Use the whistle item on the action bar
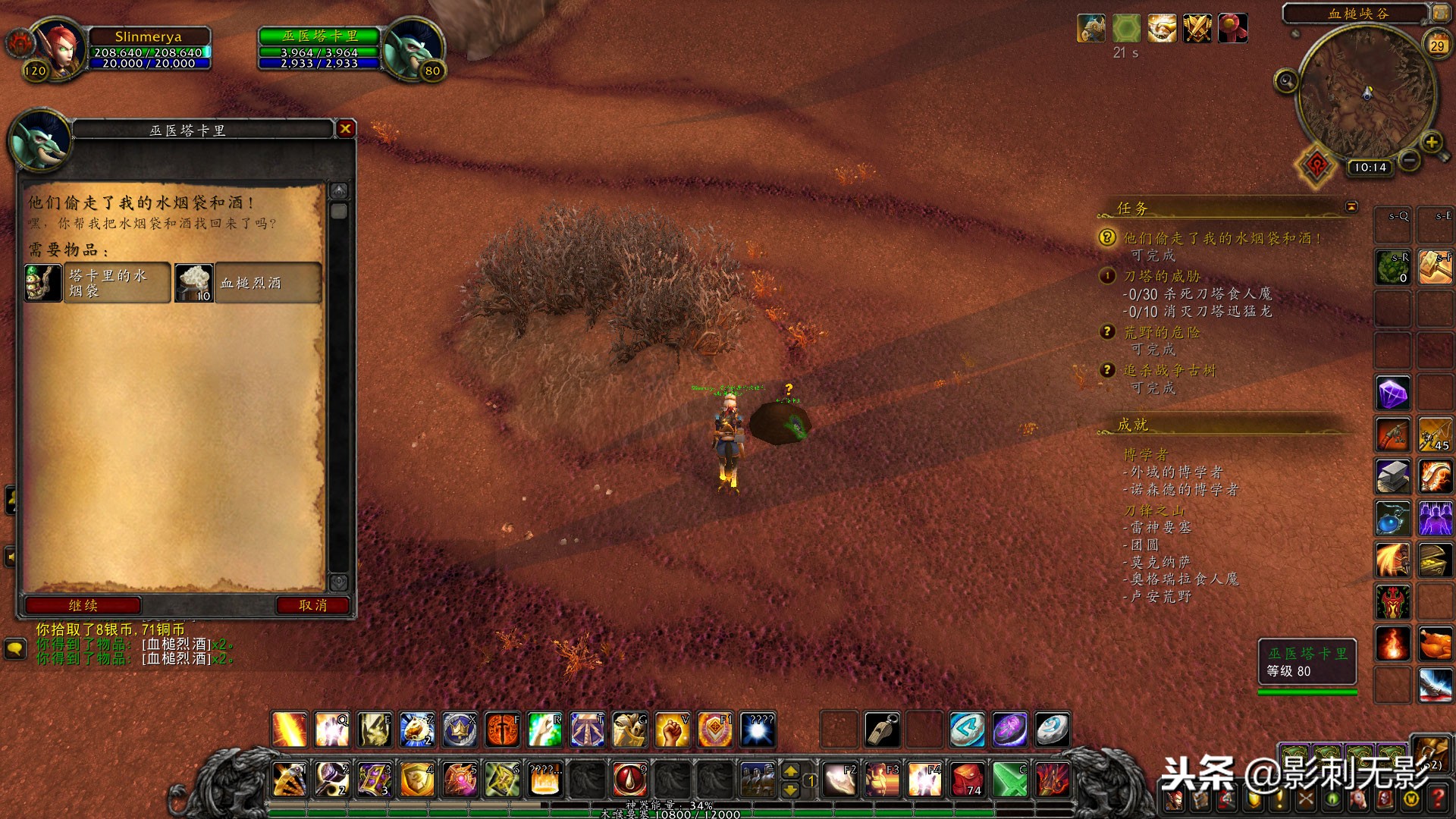 tap(882, 730)
